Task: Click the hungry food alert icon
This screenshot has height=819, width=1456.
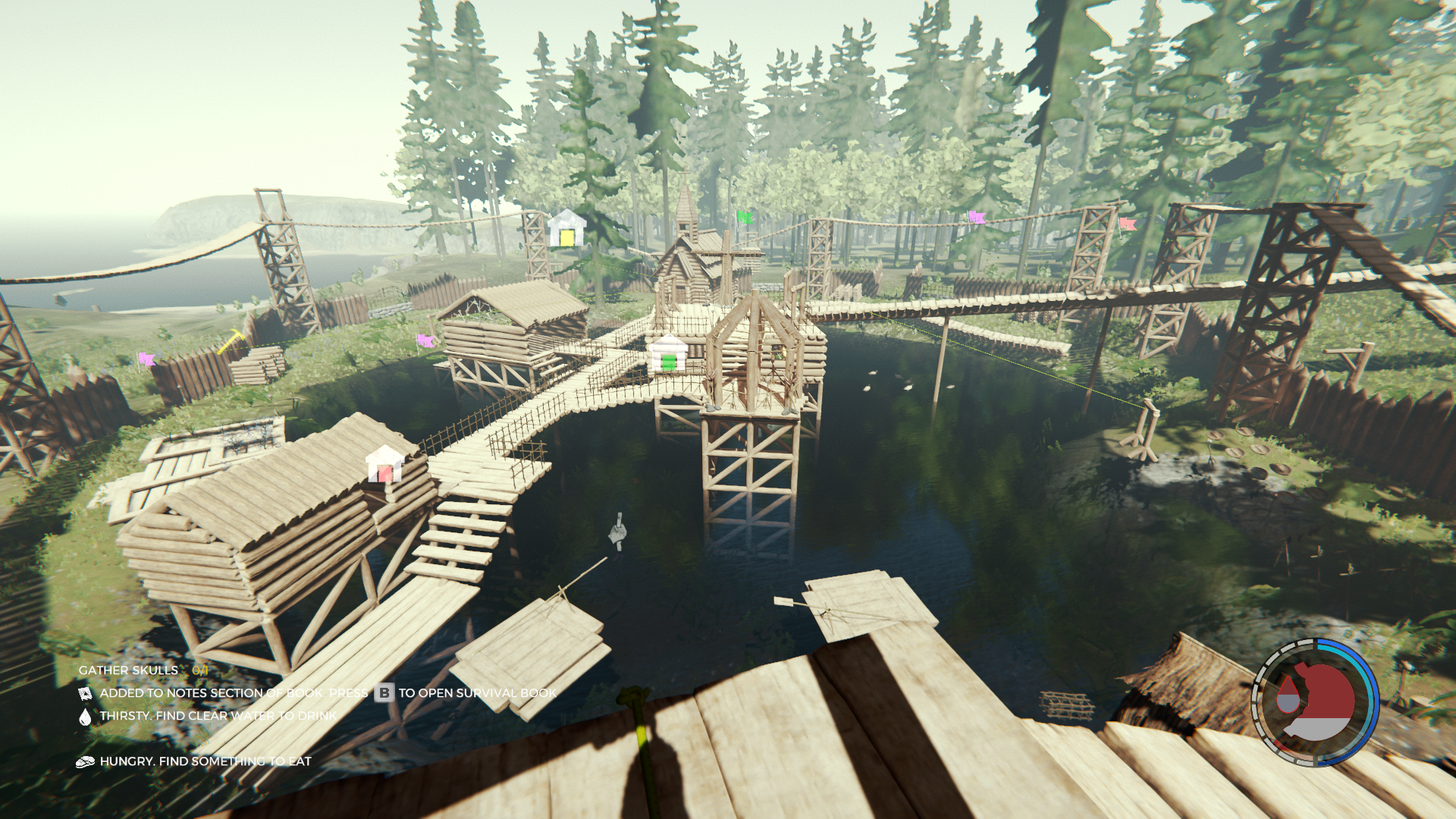Action: [85, 762]
